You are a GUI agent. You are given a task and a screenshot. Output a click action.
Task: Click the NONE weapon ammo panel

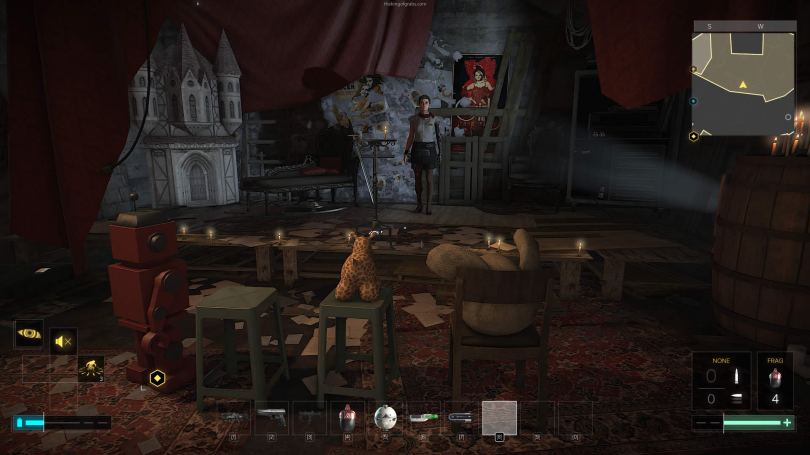[x=720, y=382]
